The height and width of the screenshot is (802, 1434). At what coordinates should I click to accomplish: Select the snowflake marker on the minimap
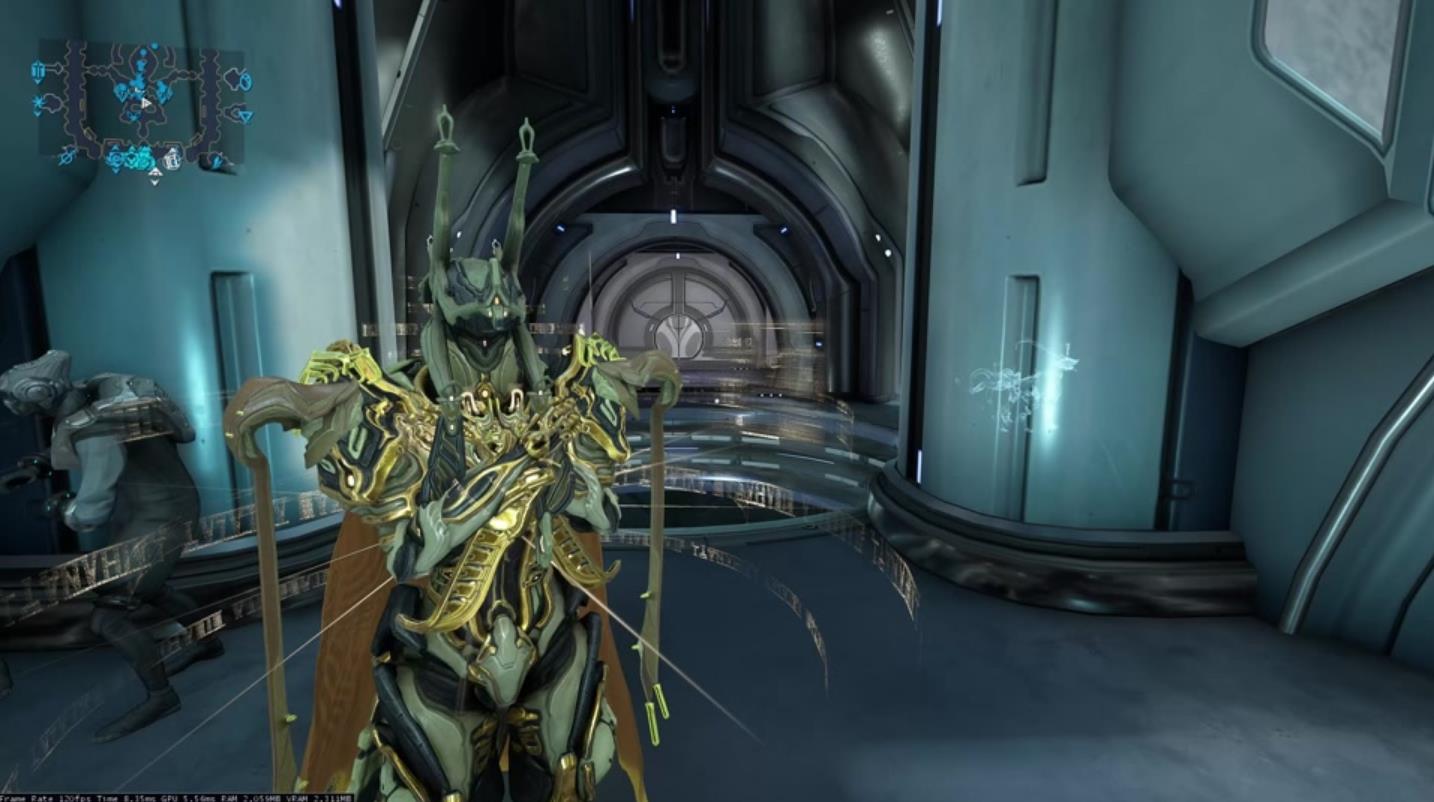click(40, 103)
